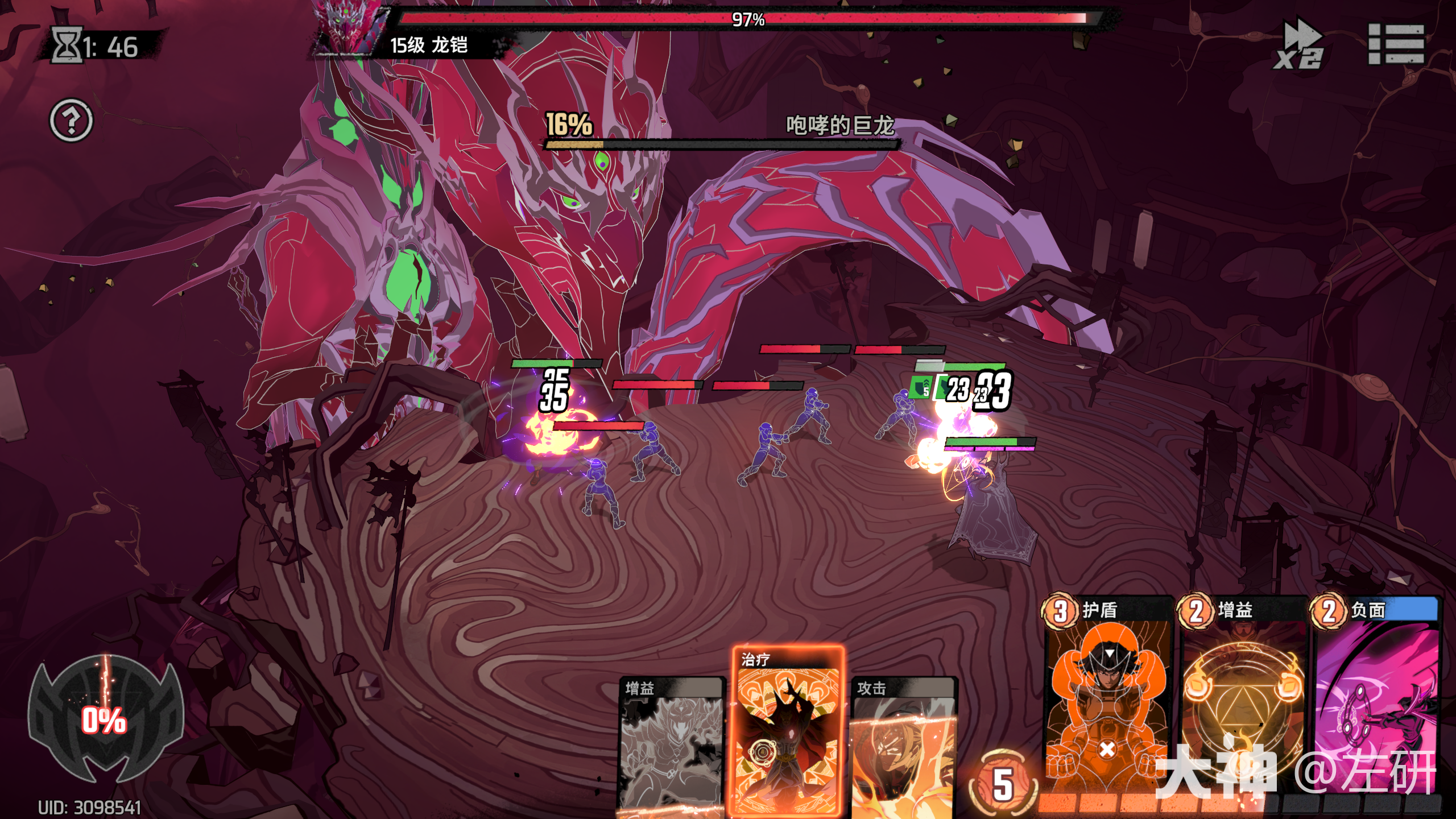Open the battle menu list icon
The height and width of the screenshot is (819, 1456).
tap(1396, 44)
